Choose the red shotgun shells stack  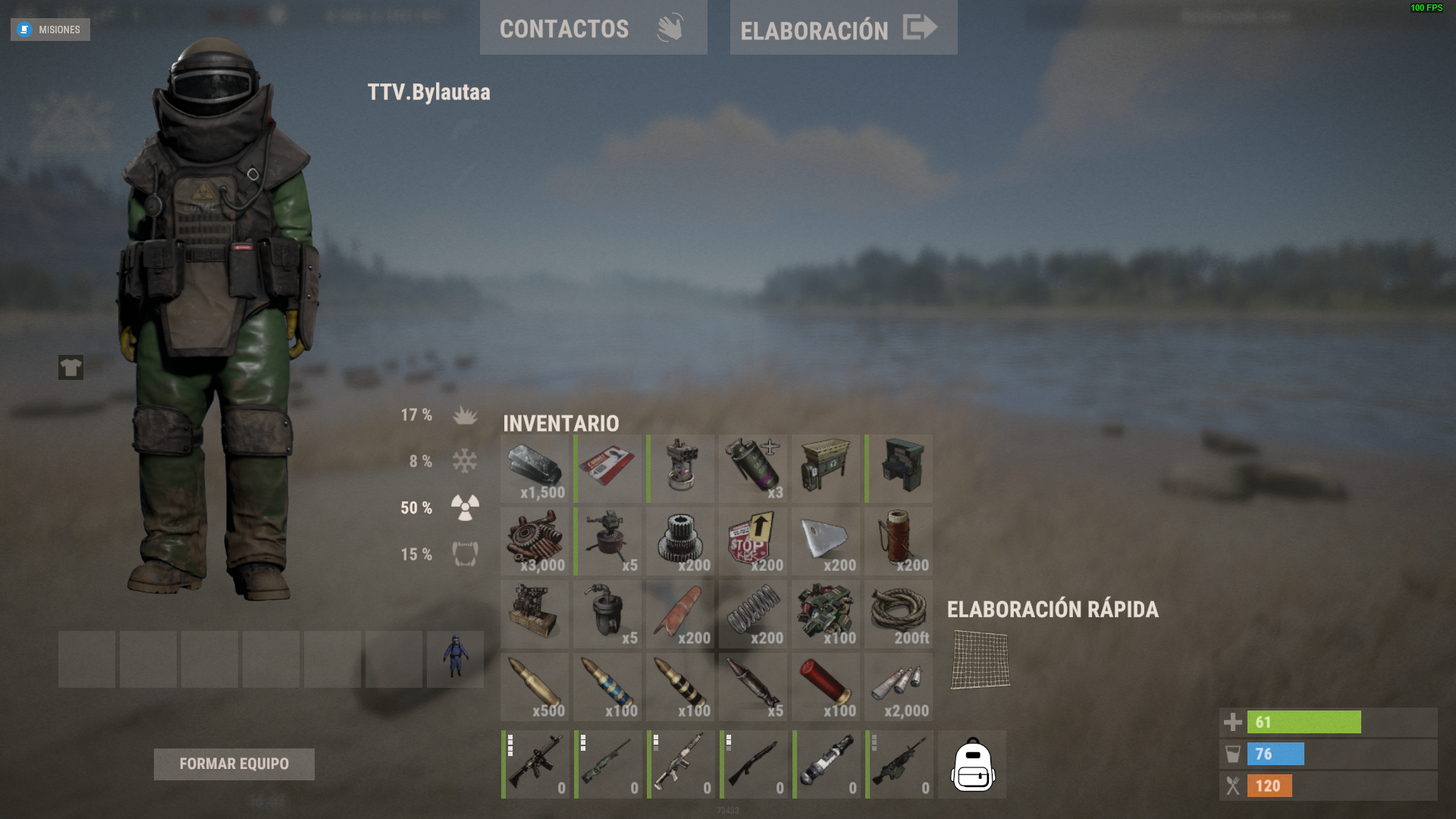point(826,687)
